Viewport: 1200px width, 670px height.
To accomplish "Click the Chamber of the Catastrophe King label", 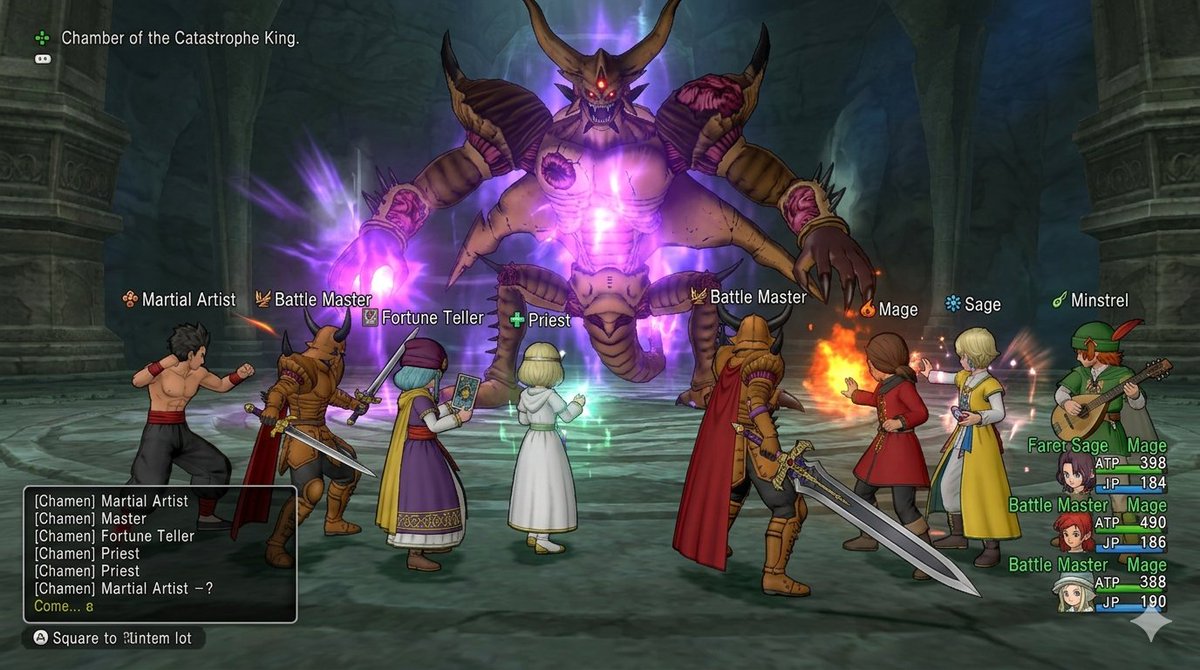I will tap(180, 38).
